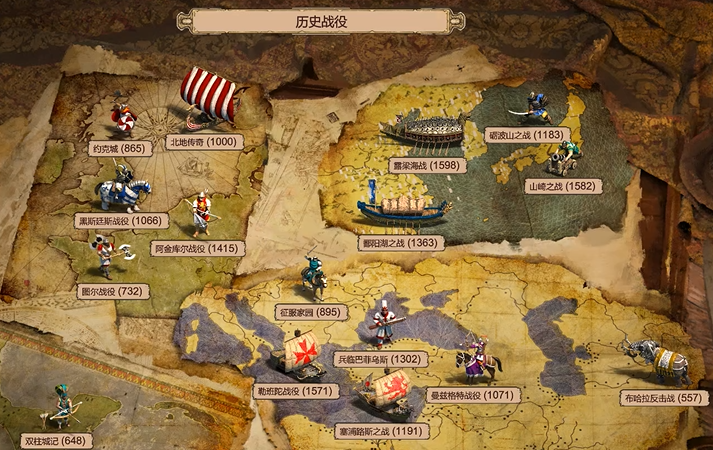The image size is (713, 450).
Task: Choose the 露梁海战 (1598) battle
Action: click(x=427, y=165)
